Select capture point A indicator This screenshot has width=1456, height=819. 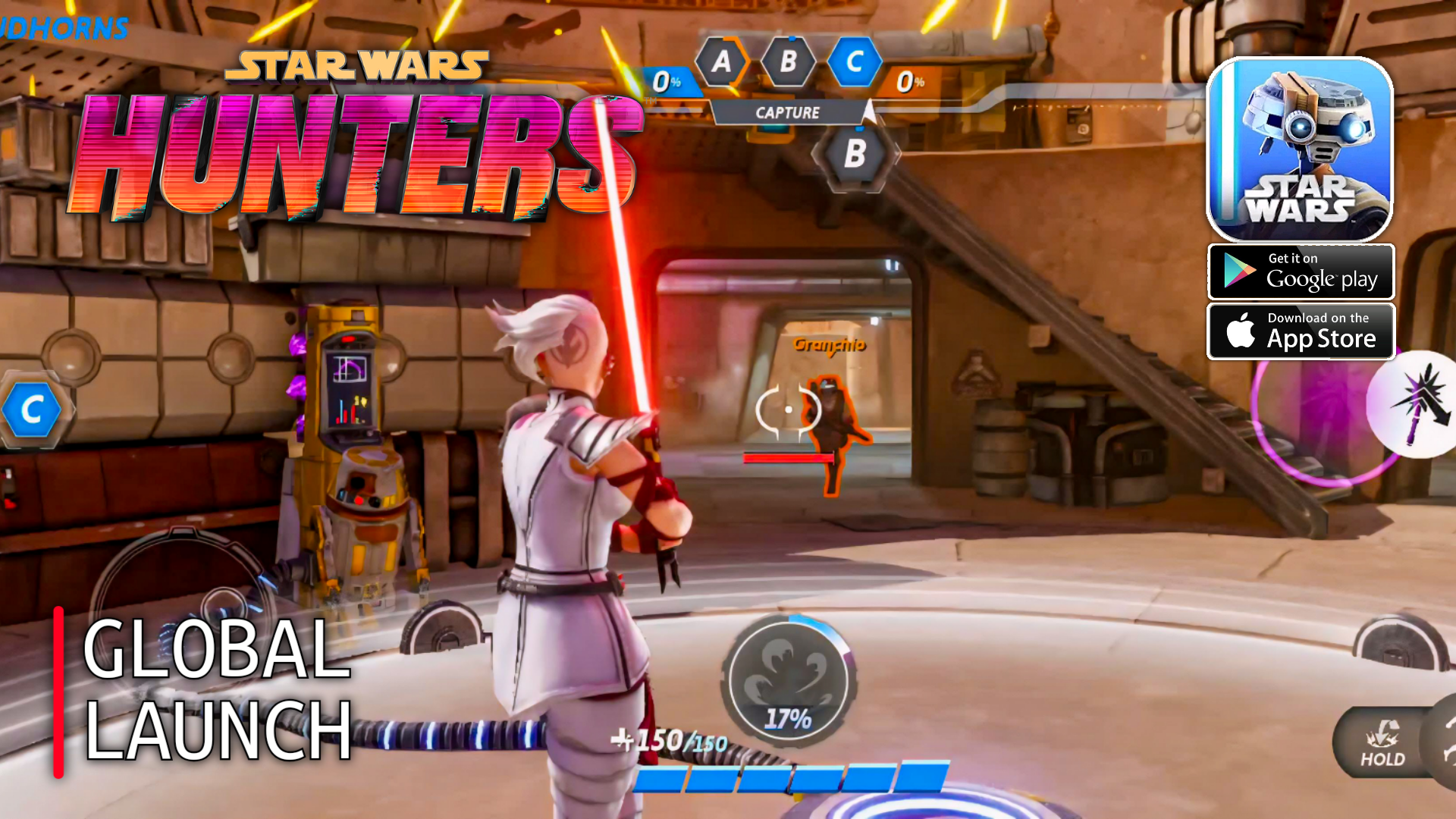pos(721,61)
